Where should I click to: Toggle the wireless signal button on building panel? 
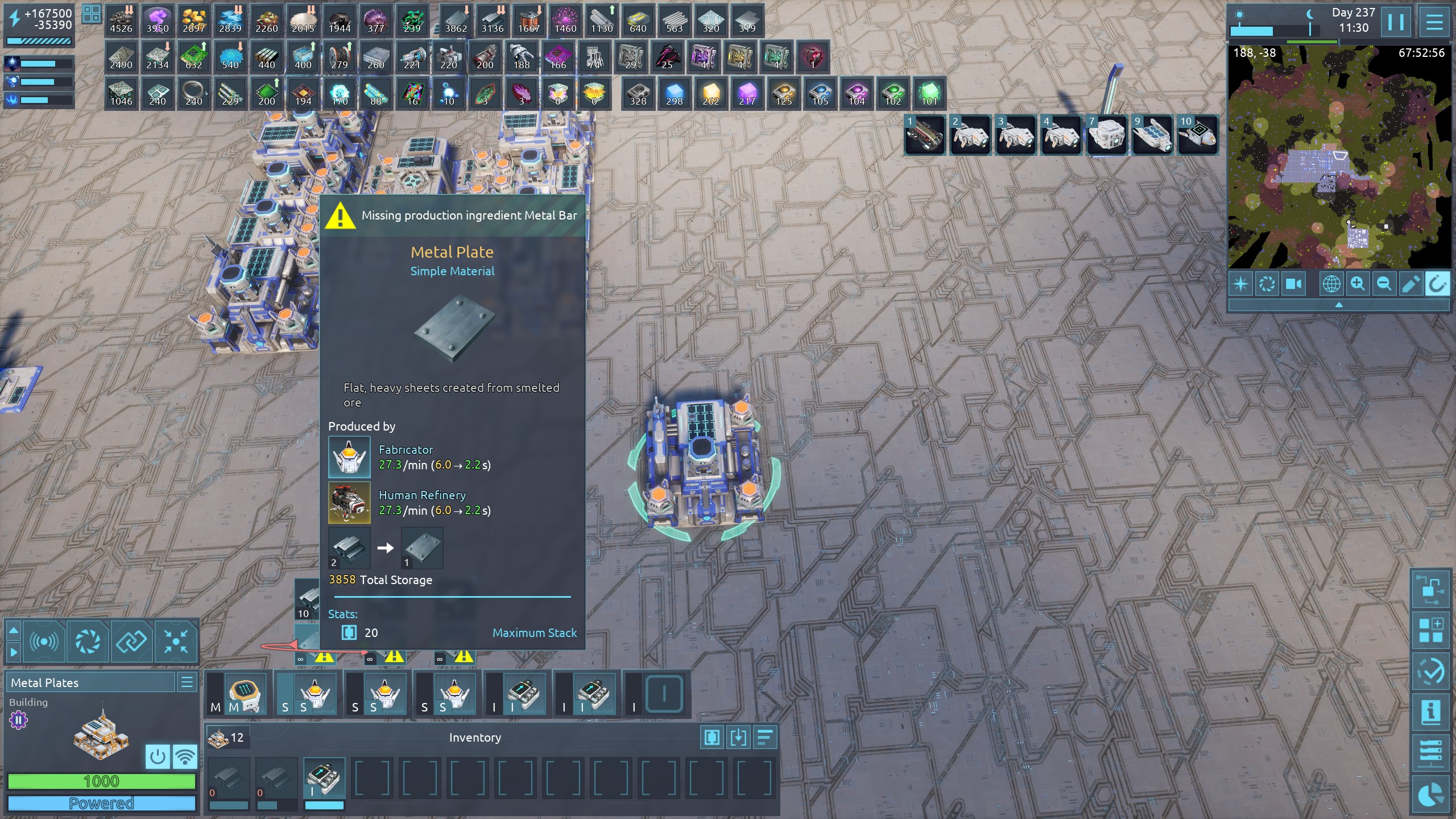[185, 756]
